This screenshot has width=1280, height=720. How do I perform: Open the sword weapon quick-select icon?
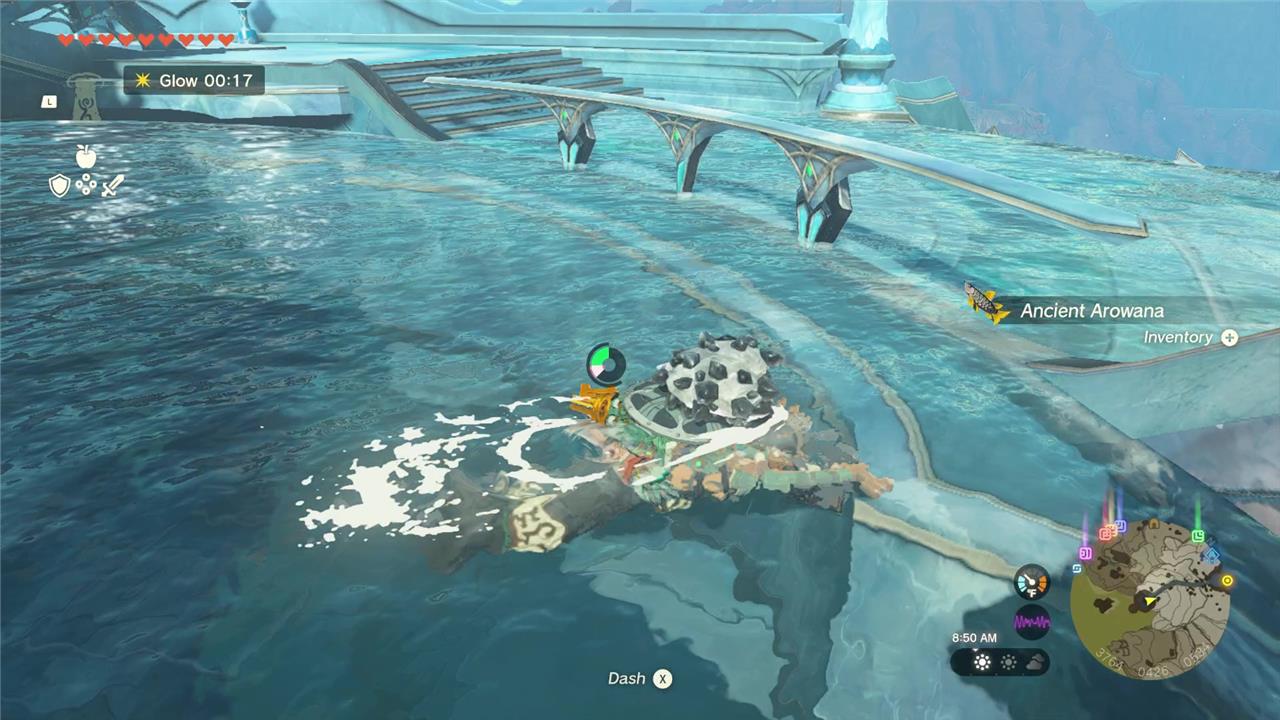112,185
